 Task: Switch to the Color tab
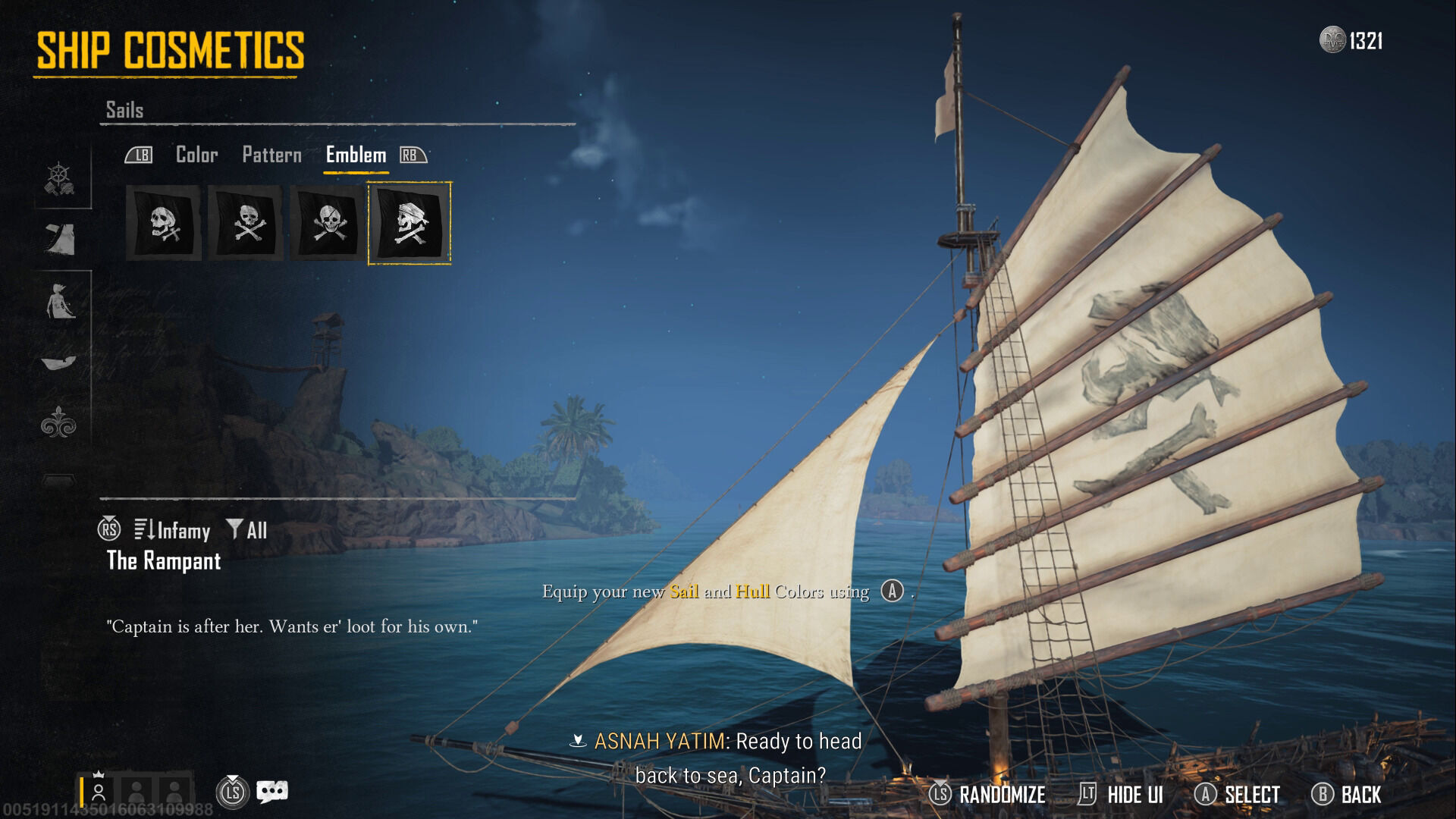196,155
